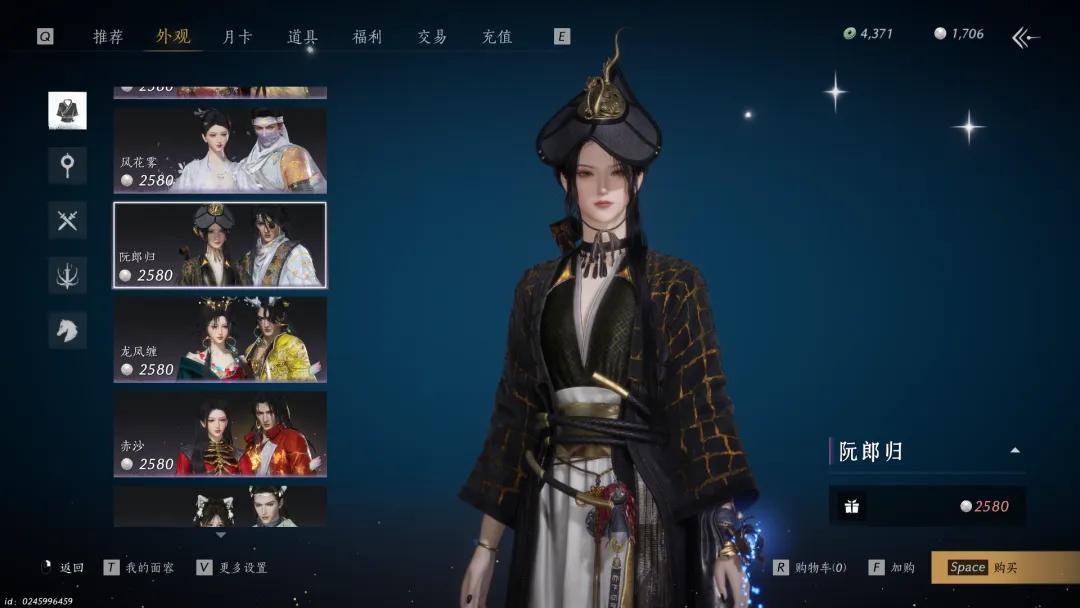Select the trident emblem category icon
Screen dimensions: 1080x608
(x=67, y=275)
